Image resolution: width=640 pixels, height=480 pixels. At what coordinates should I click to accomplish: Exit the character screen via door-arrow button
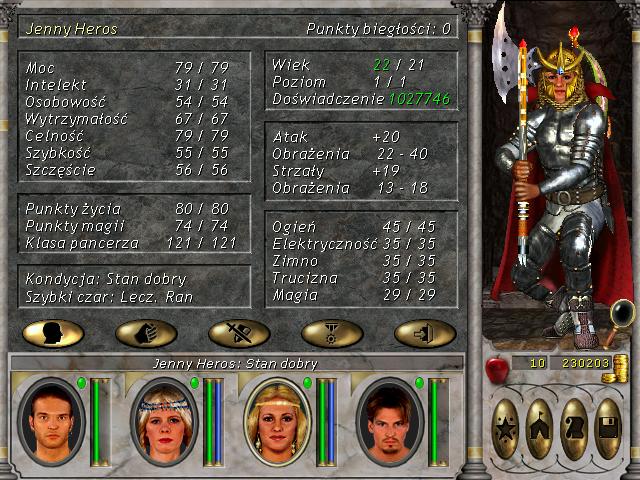[425, 333]
